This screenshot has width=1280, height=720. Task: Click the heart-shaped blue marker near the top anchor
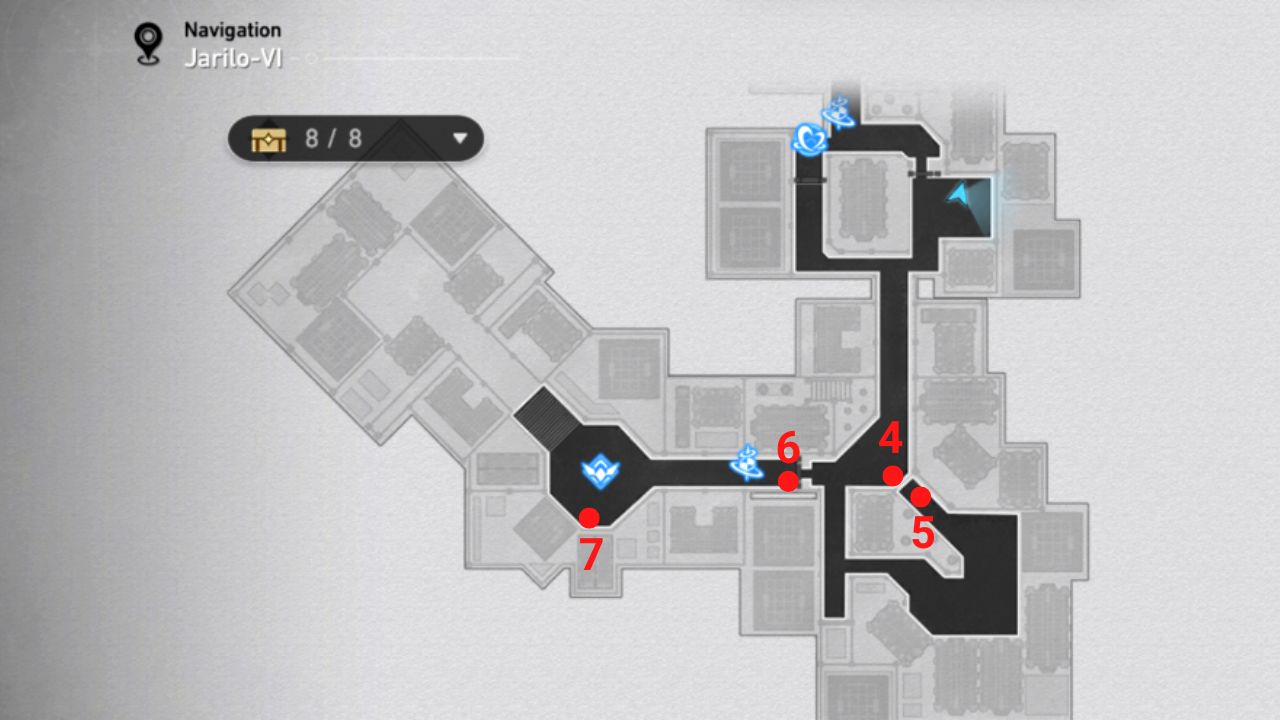[812, 136]
